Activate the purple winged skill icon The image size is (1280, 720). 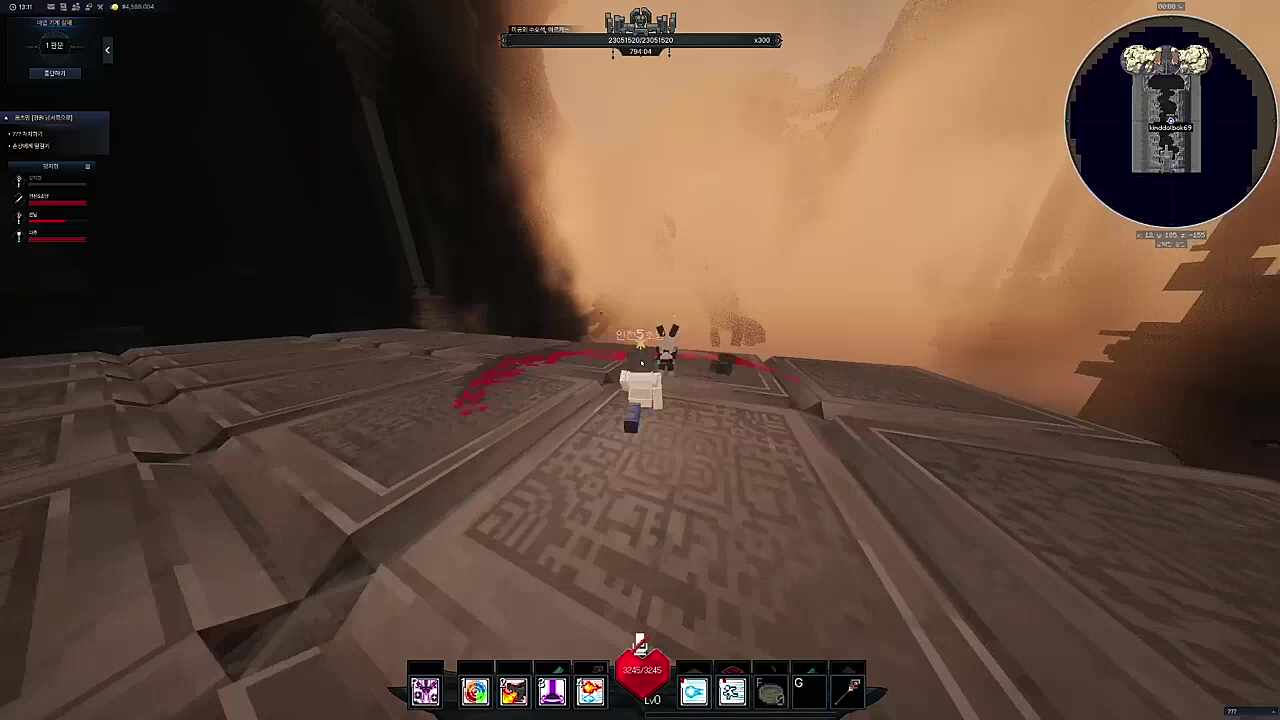click(x=425, y=692)
